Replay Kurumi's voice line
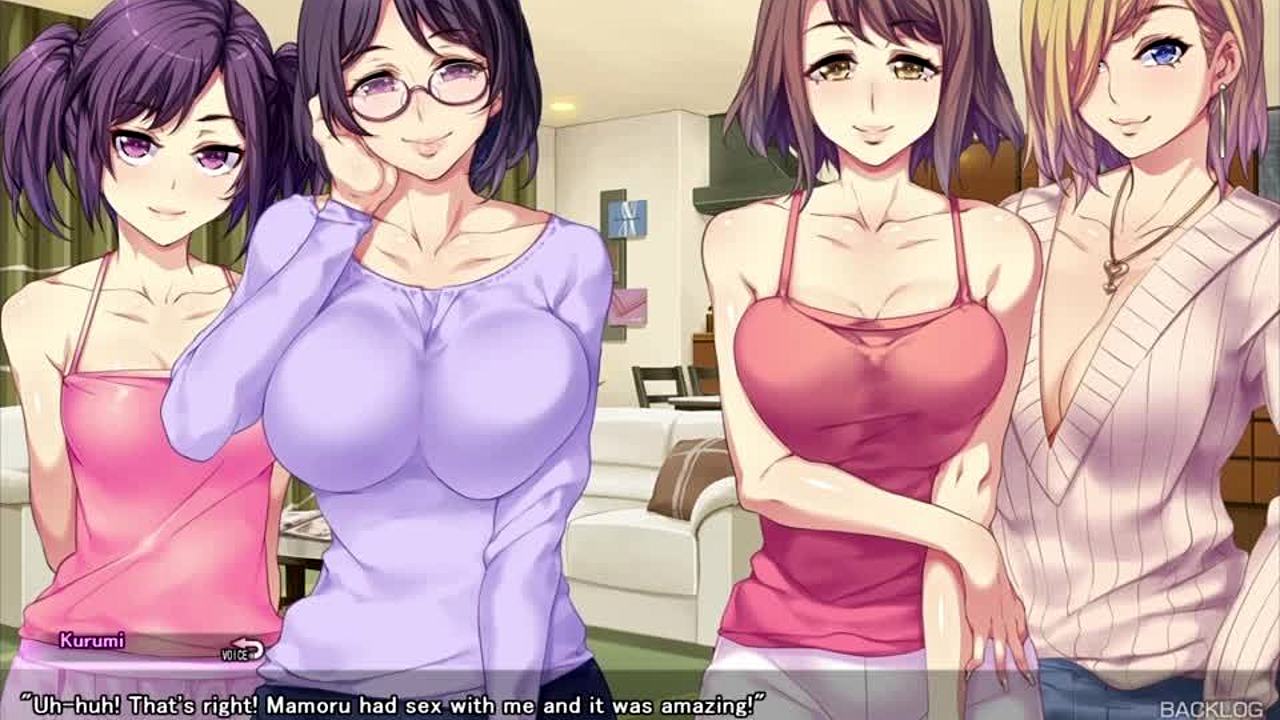 (x=243, y=650)
